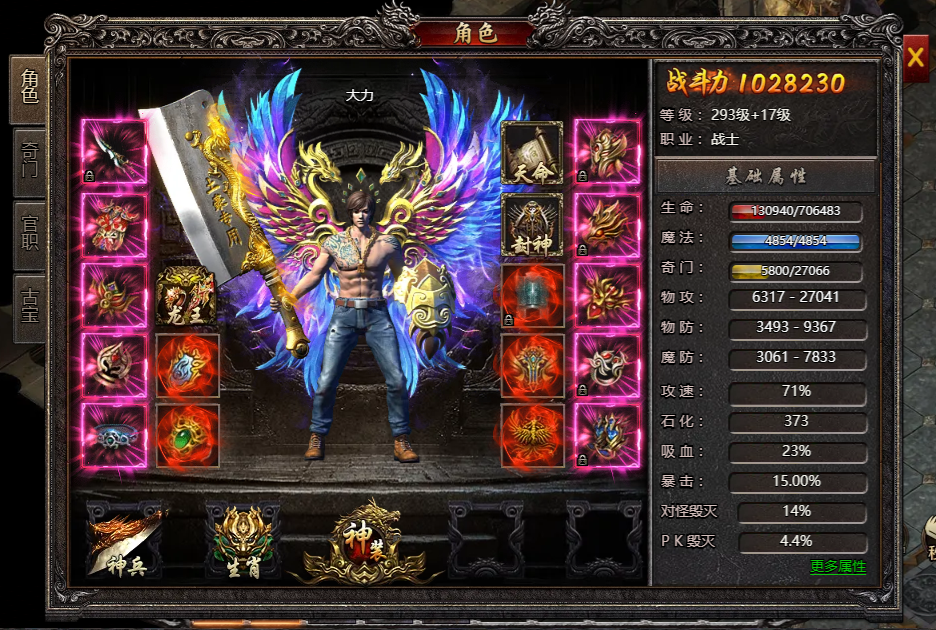Click the teal lantern equipment slot
936x630 pixels.
point(532,296)
